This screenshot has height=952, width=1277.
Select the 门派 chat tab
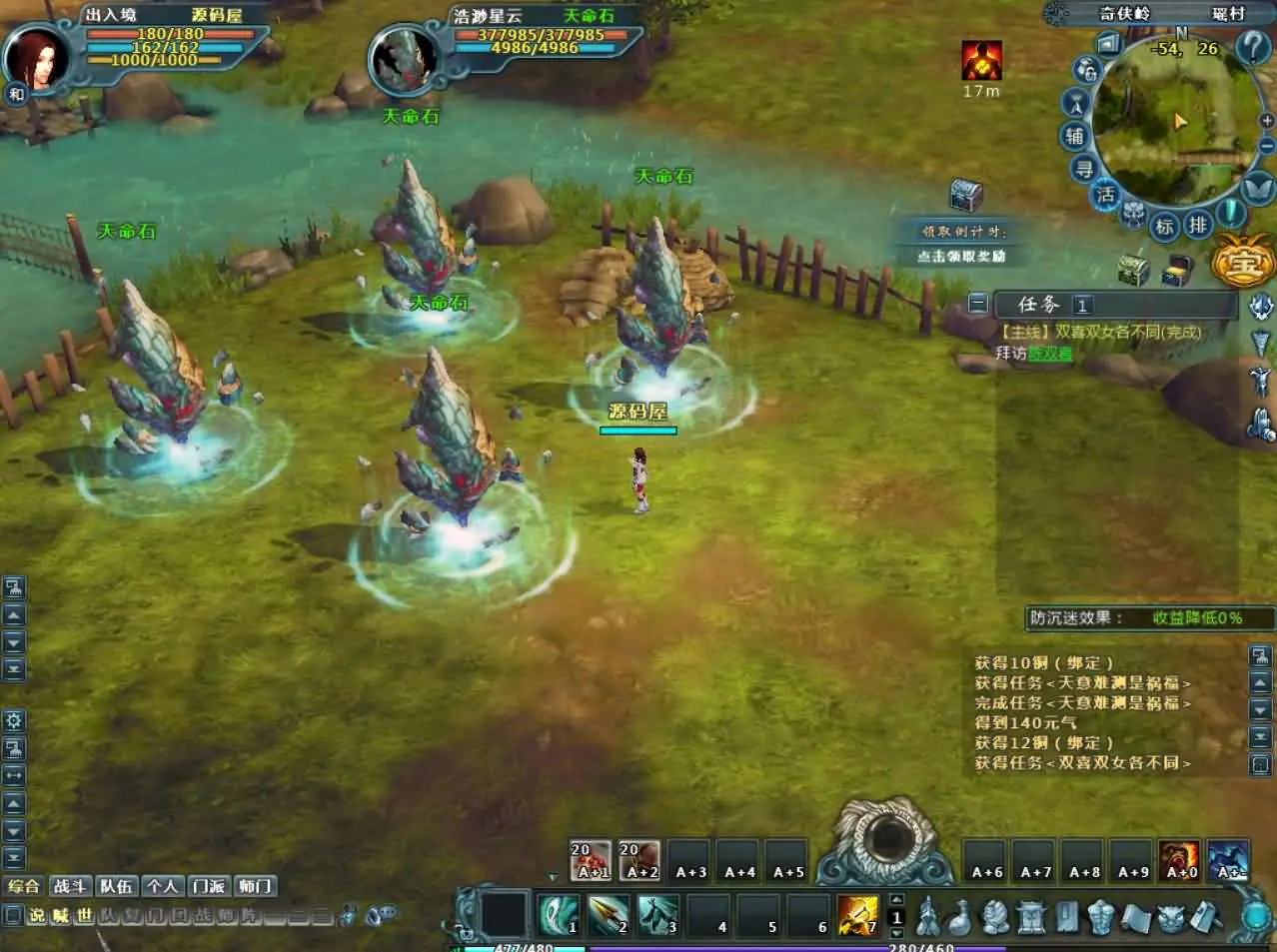[x=209, y=886]
